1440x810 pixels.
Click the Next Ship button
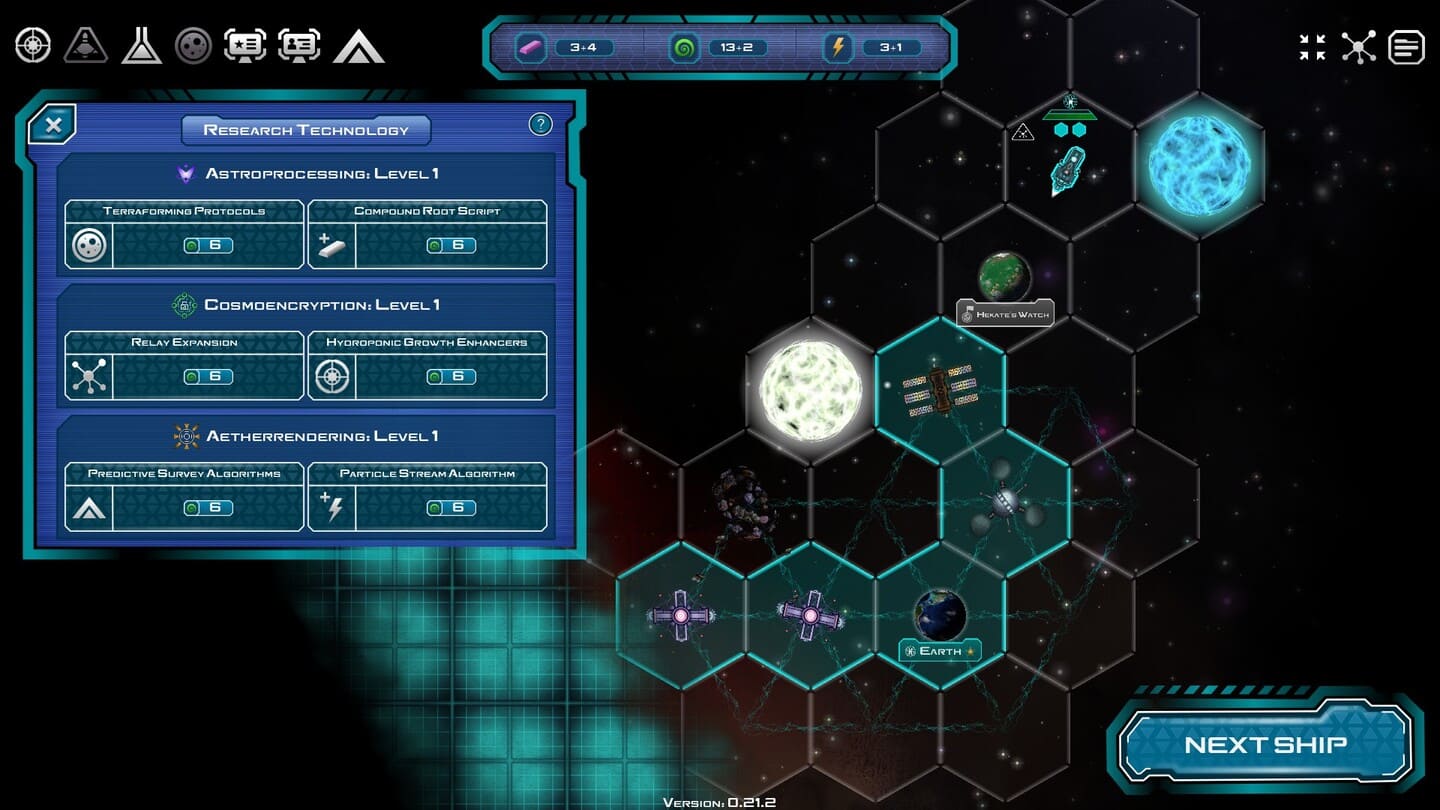click(1265, 744)
